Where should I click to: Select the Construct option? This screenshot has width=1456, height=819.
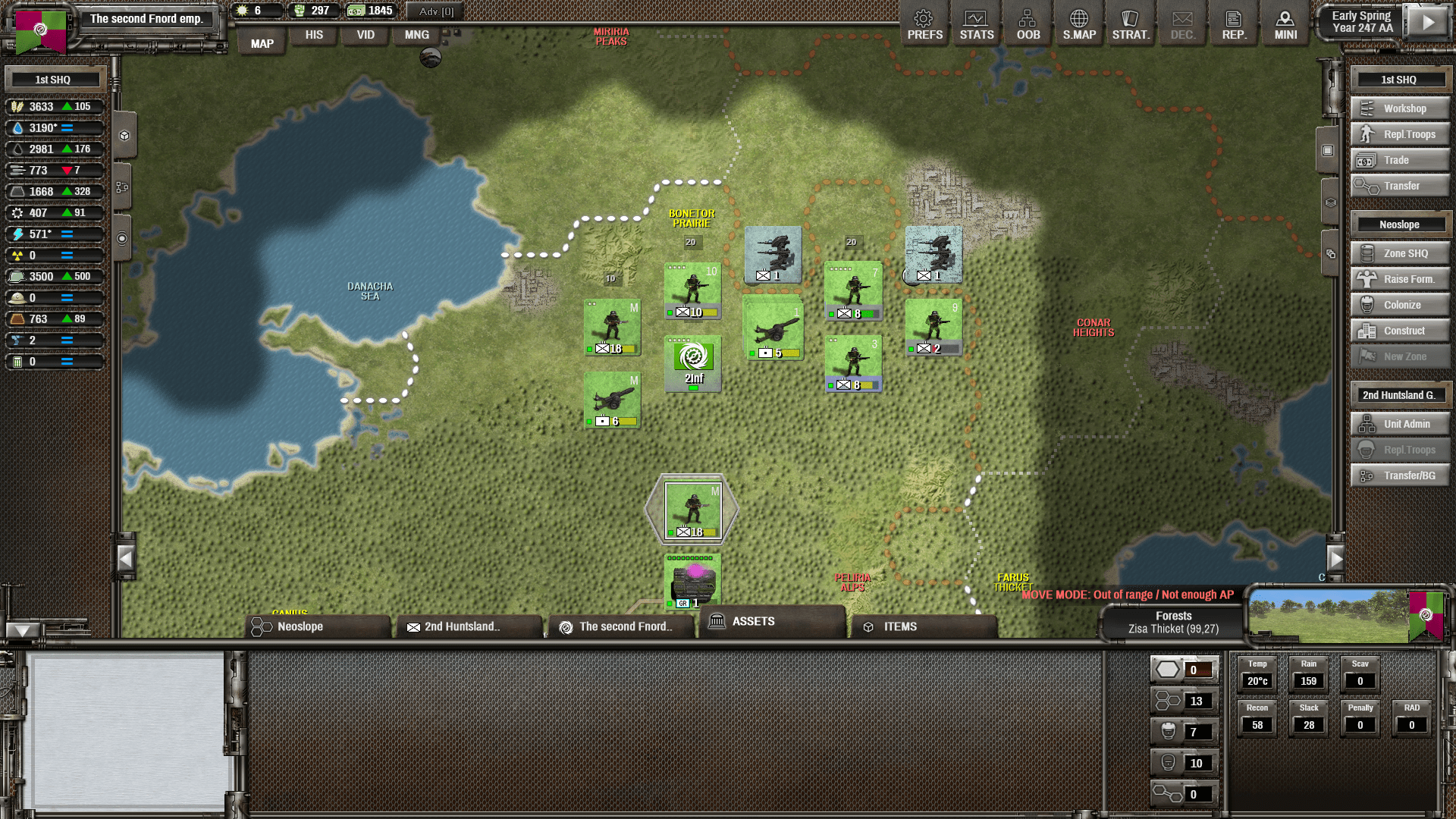click(x=1400, y=331)
